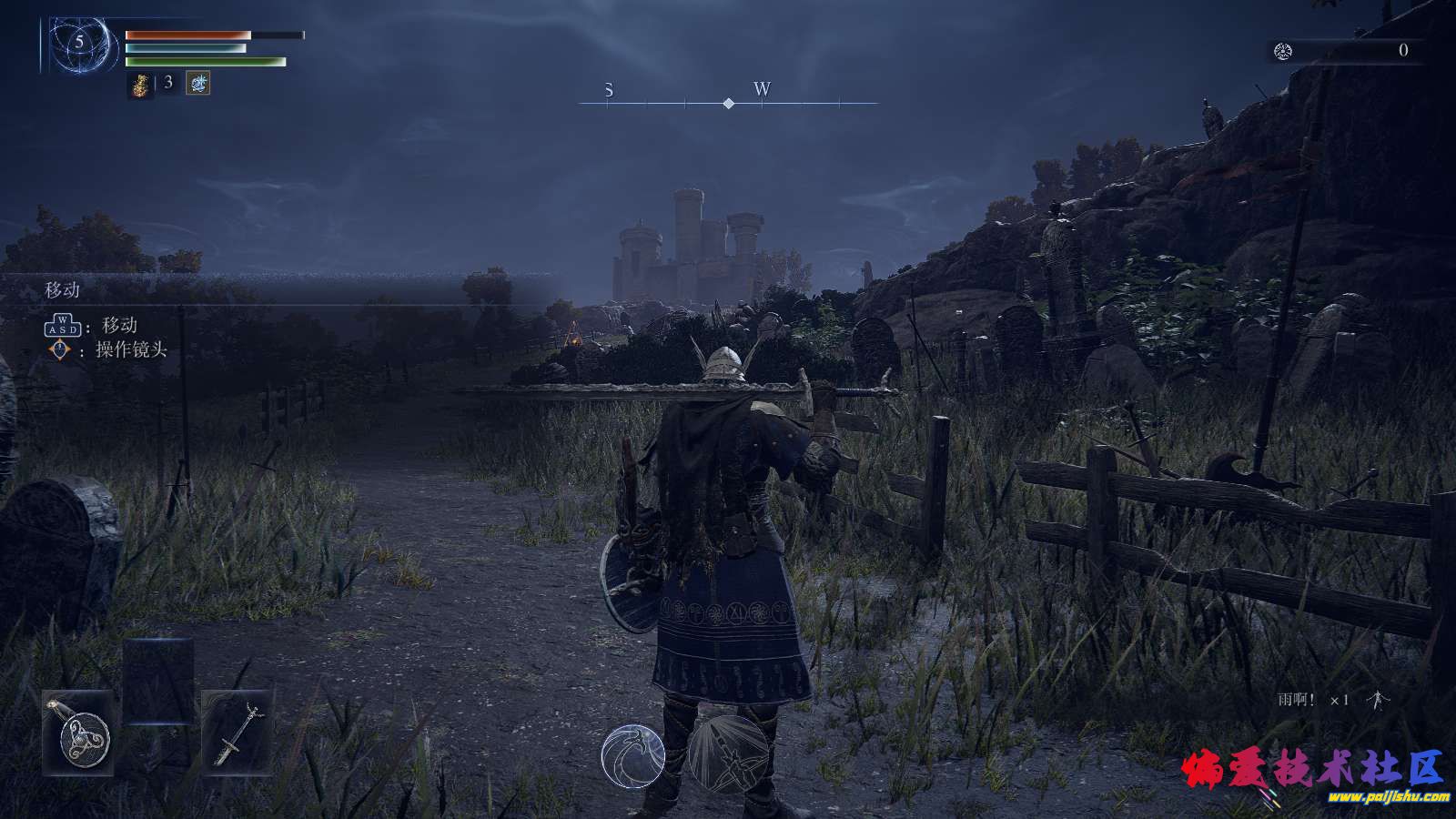Select the round shield equipment slot
Screen dimensions: 1456x819
(x=79, y=733)
